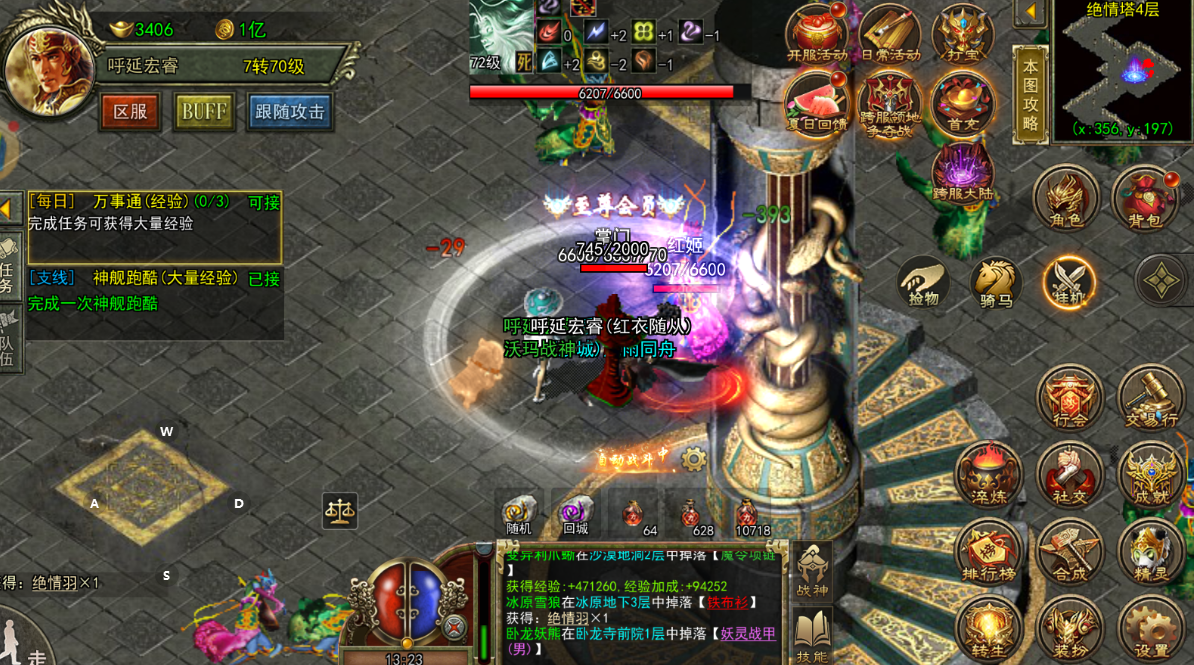Mount up with the 骑马 button
1194x665 pixels.
[996, 283]
